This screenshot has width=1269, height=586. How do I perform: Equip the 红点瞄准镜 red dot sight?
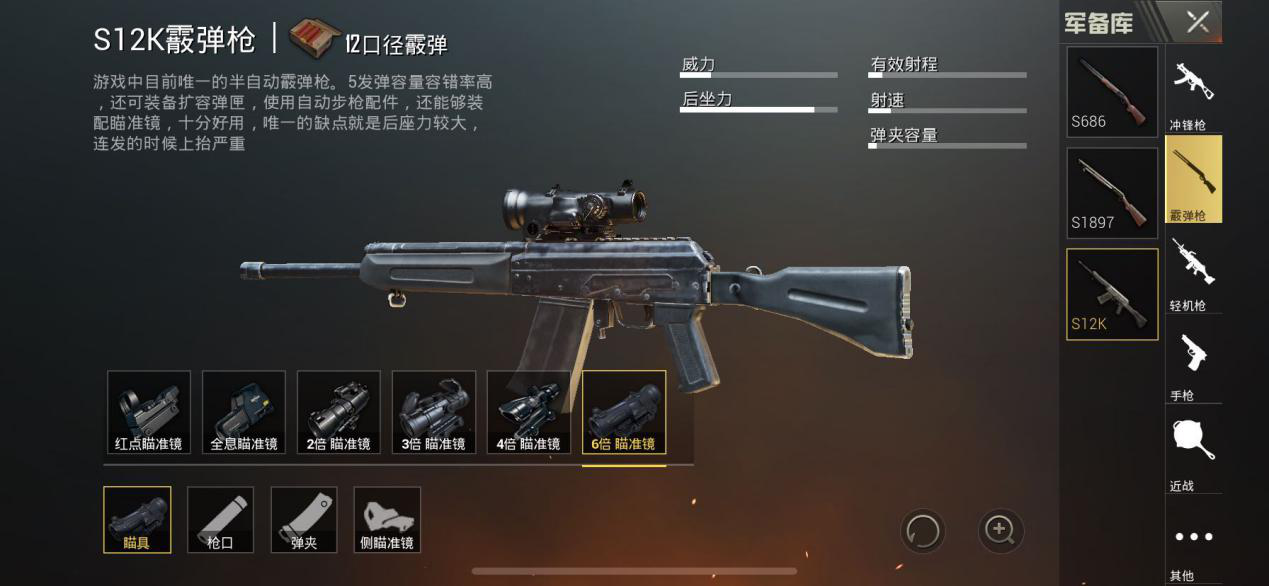coord(149,412)
